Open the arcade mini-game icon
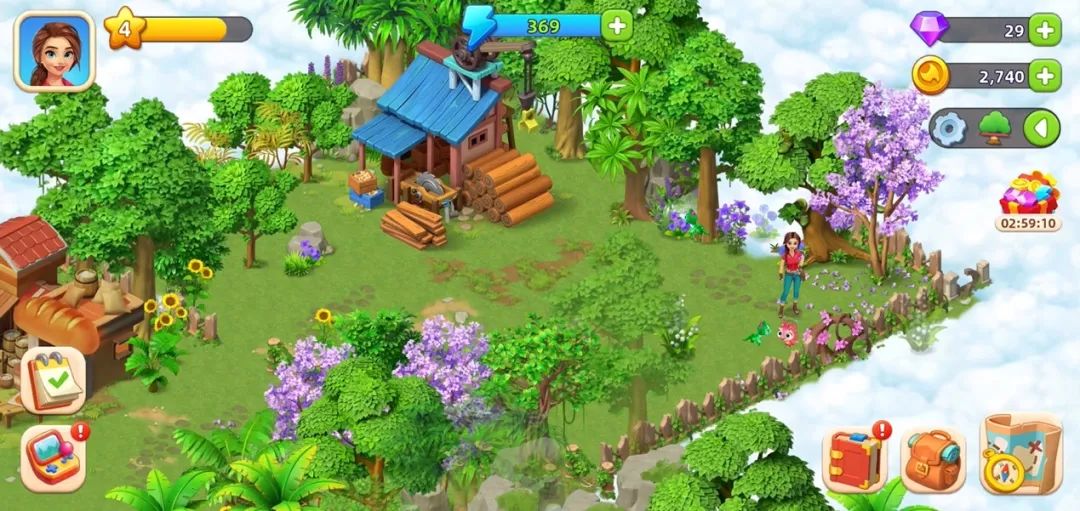The width and height of the screenshot is (1080, 511). click(x=53, y=457)
